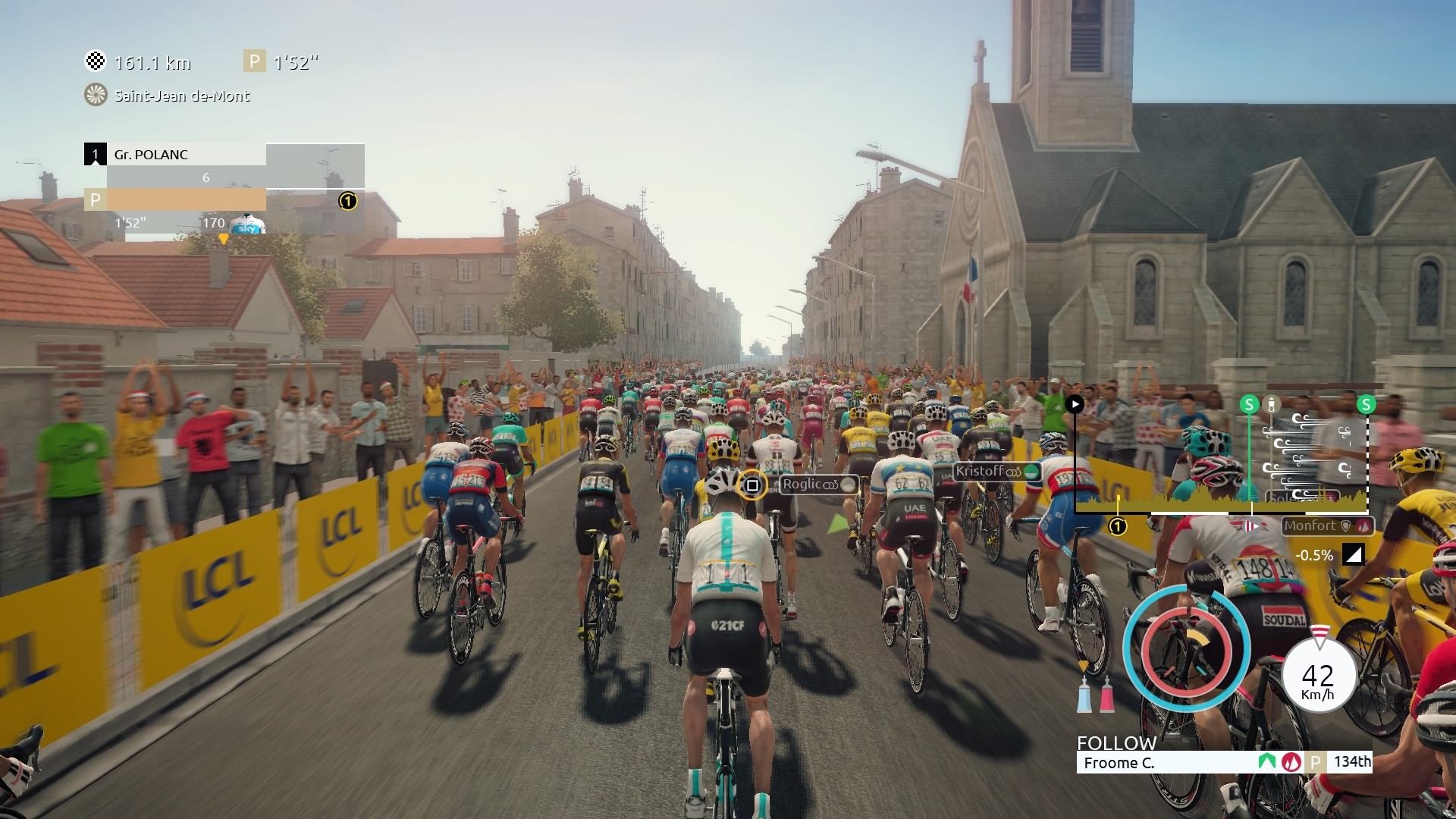Click the gradient slope icon
The height and width of the screenshot is (819, 1456).
pos(1353,555)
